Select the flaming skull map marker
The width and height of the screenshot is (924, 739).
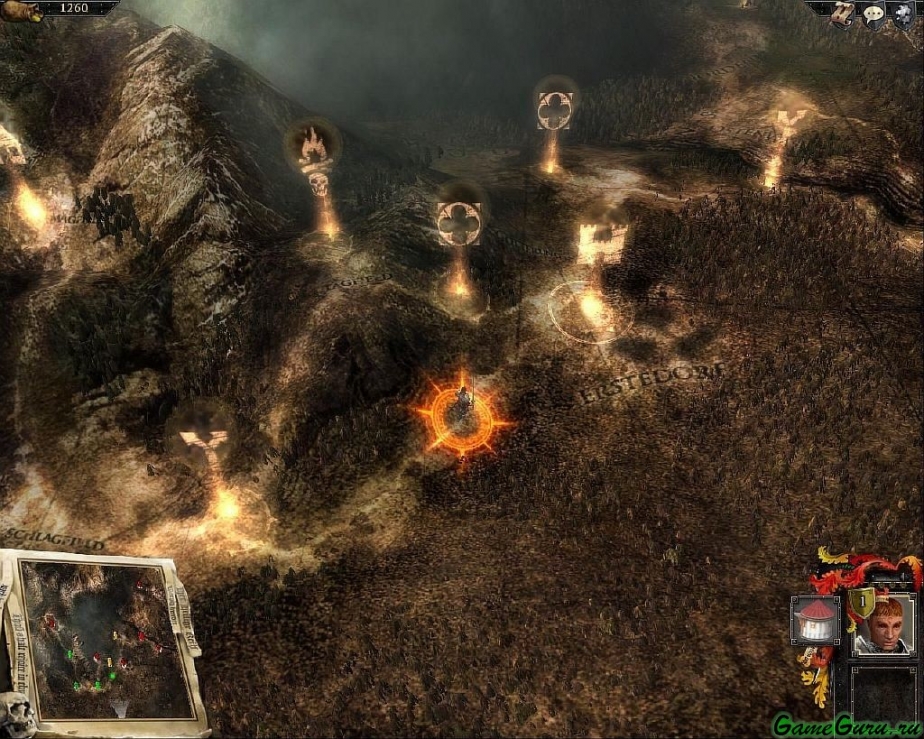(x=314, y=153)
